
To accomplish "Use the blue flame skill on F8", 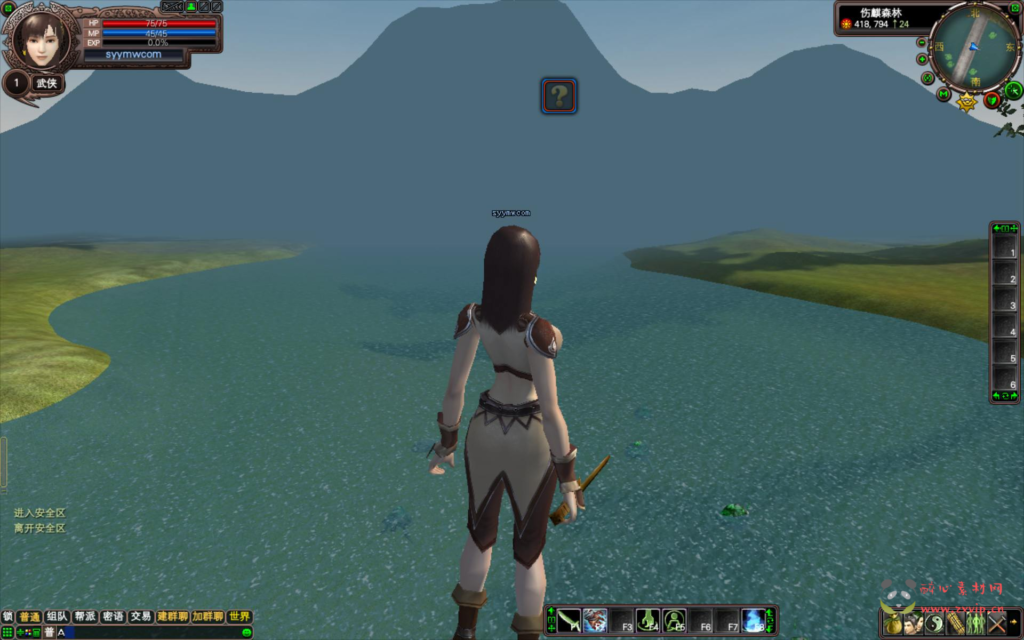I will pos(753,620).
